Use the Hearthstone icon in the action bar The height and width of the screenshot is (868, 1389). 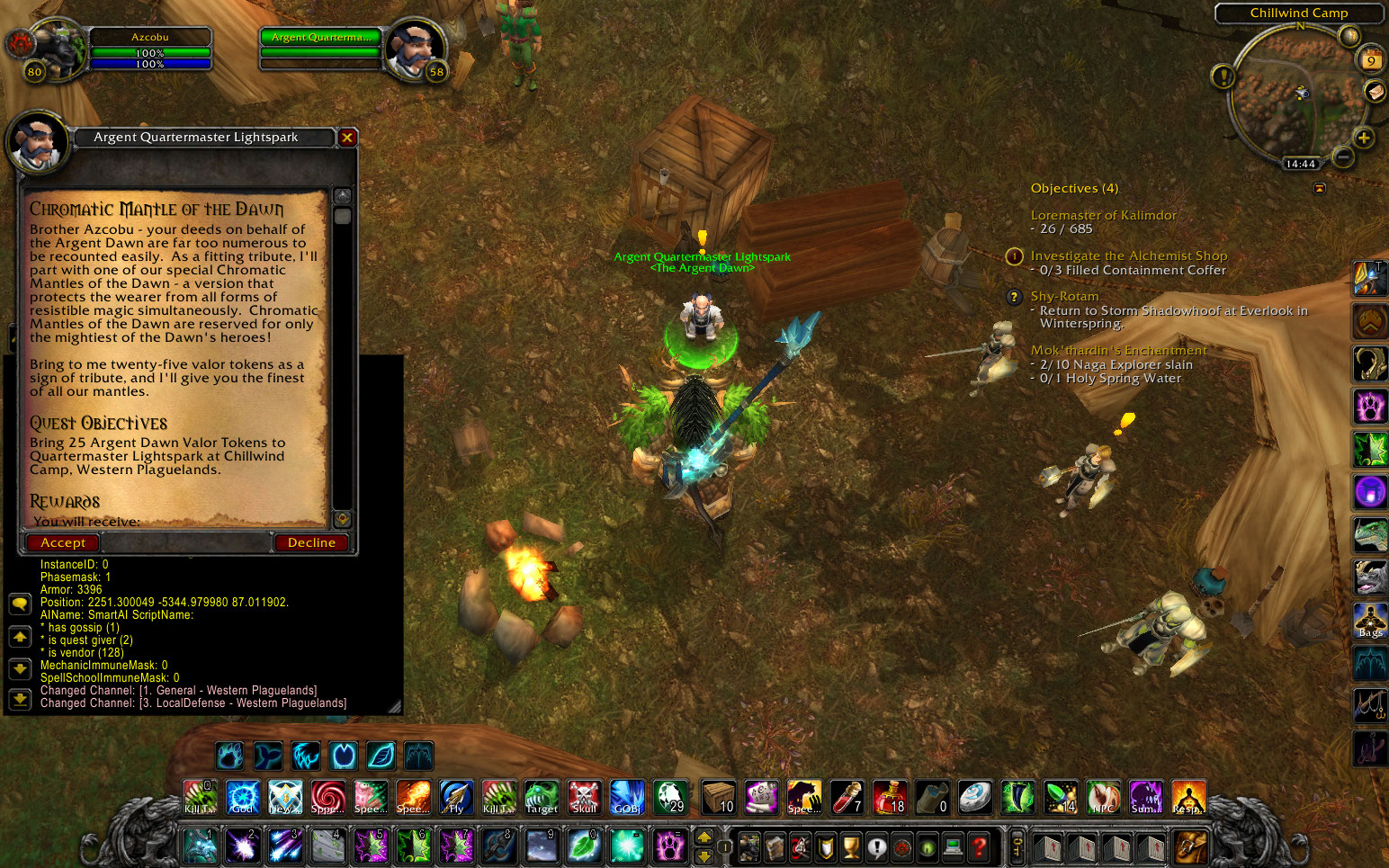coord(975,797)
